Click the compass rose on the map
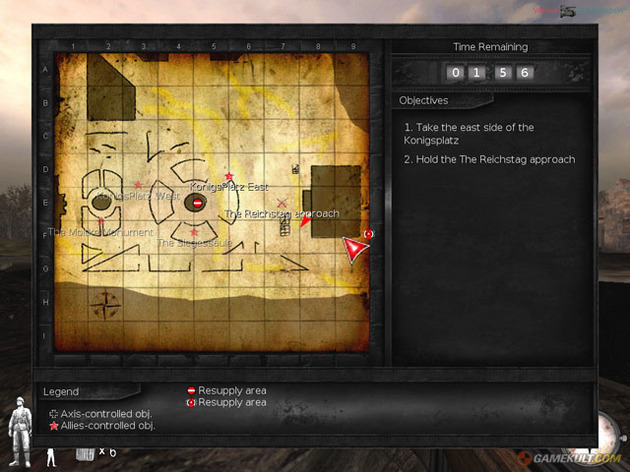The height and width of the screenshot is (472, 630). (104, 302)
